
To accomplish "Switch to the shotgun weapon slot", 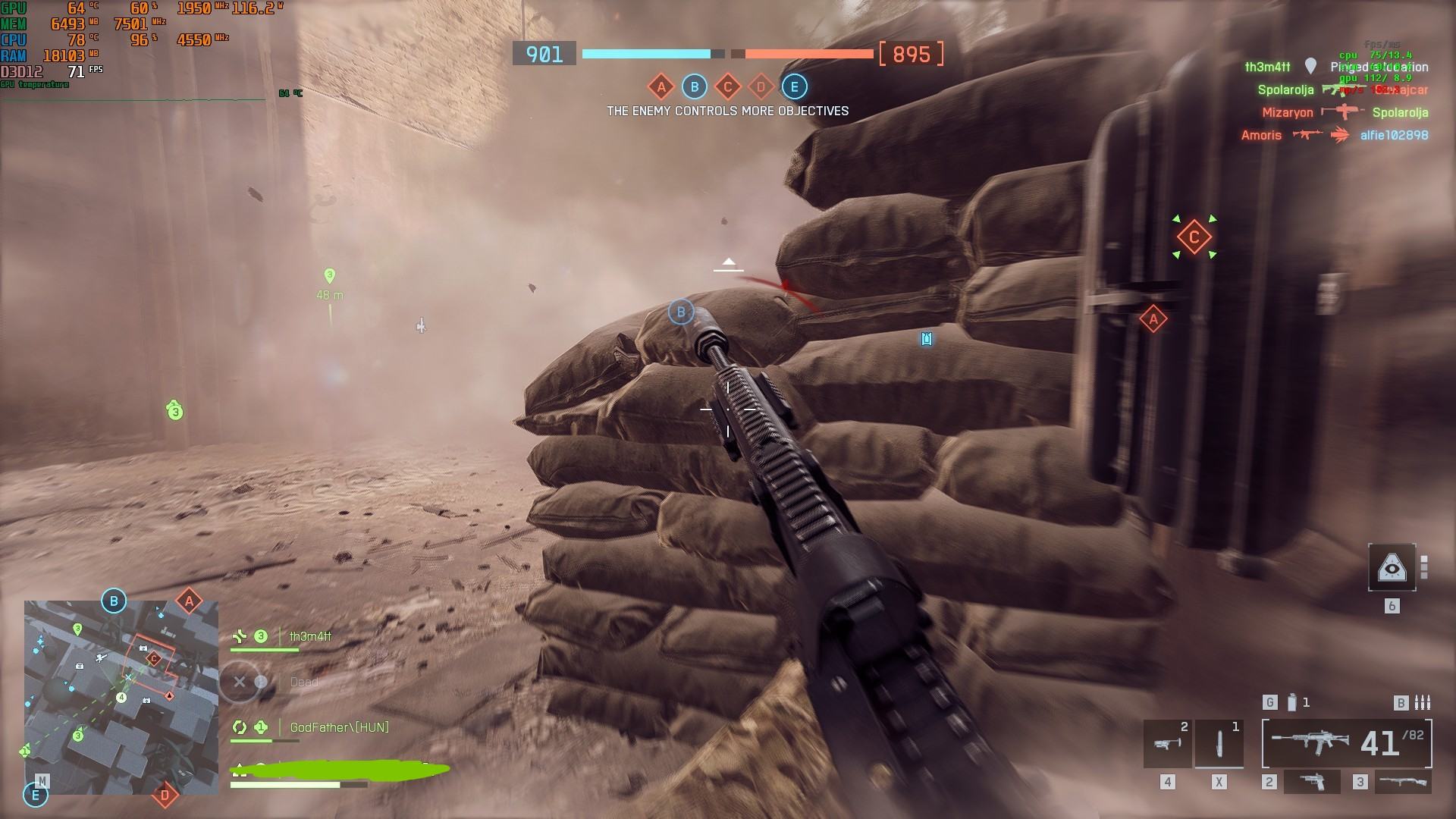I will coord(1402,782).
